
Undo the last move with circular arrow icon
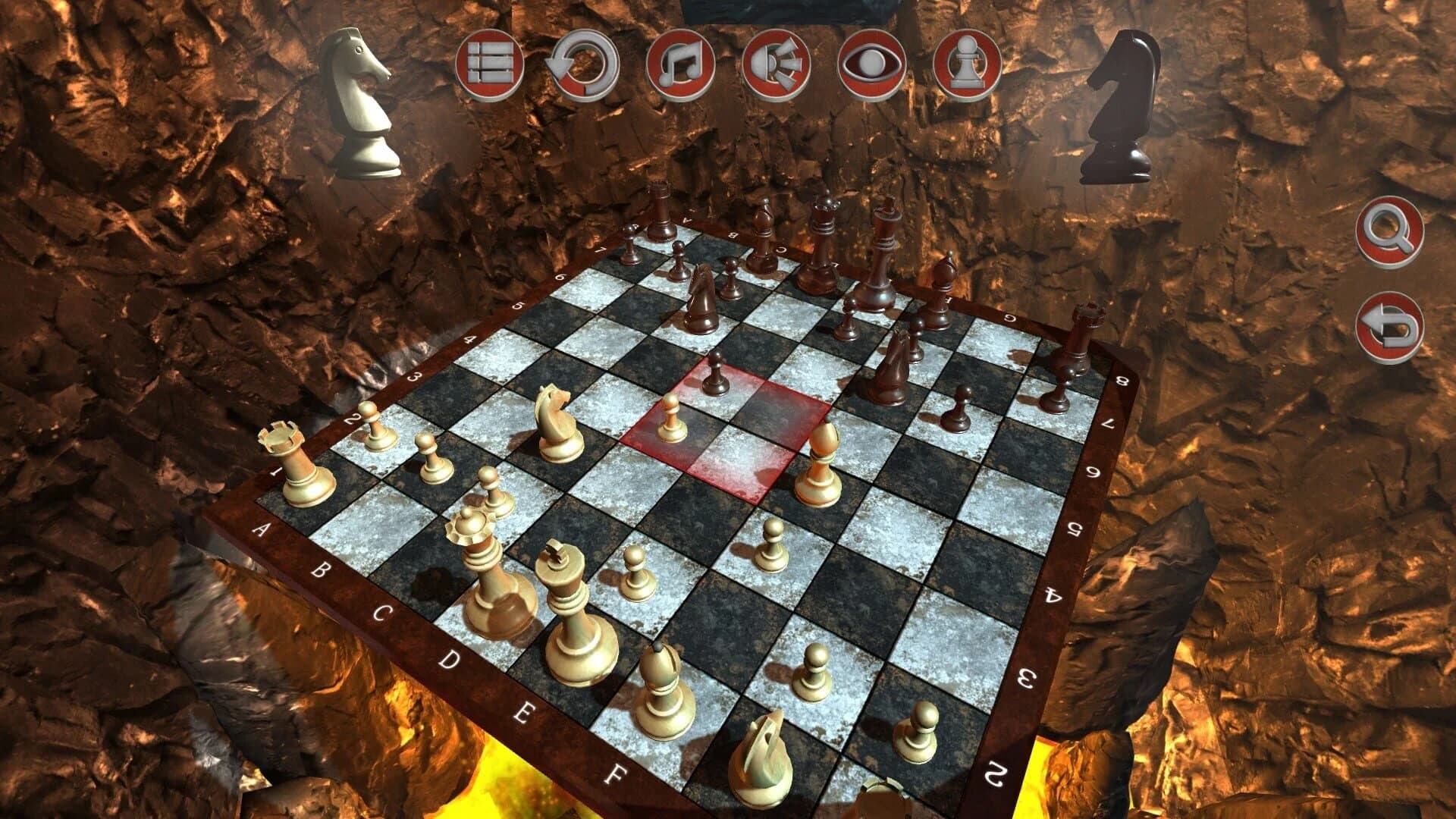[x=584, y=68]
